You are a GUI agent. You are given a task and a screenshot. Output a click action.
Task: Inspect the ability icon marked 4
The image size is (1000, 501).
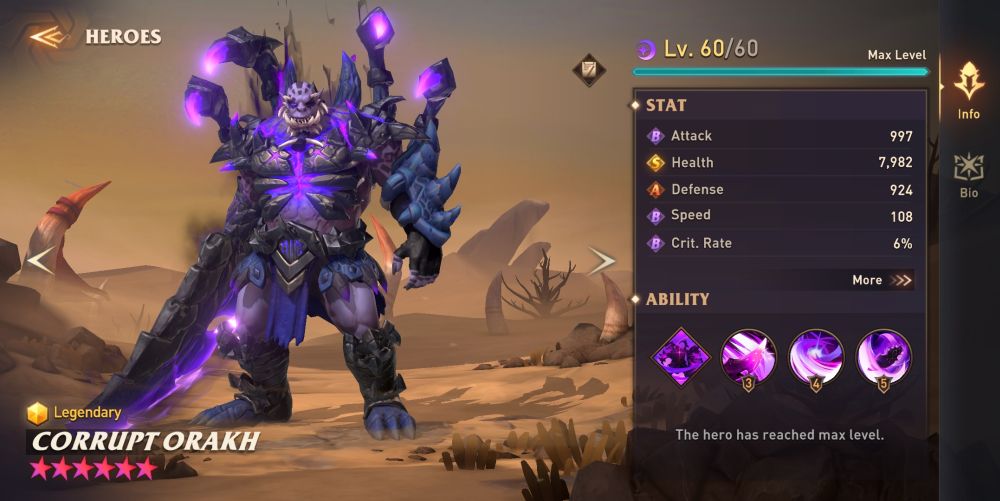pos(816,356)
